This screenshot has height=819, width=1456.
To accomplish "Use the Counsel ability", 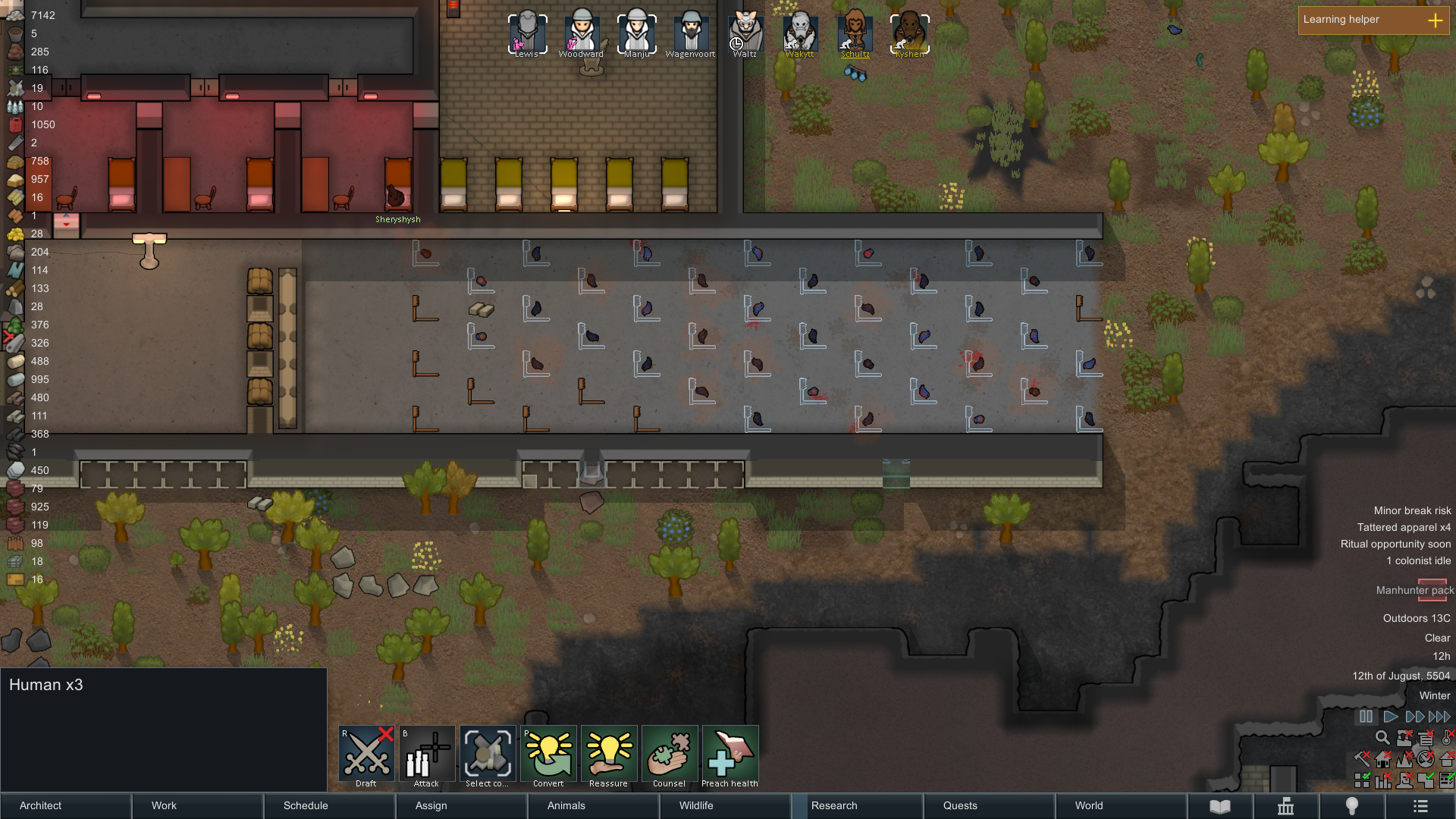I will point(670,754).
